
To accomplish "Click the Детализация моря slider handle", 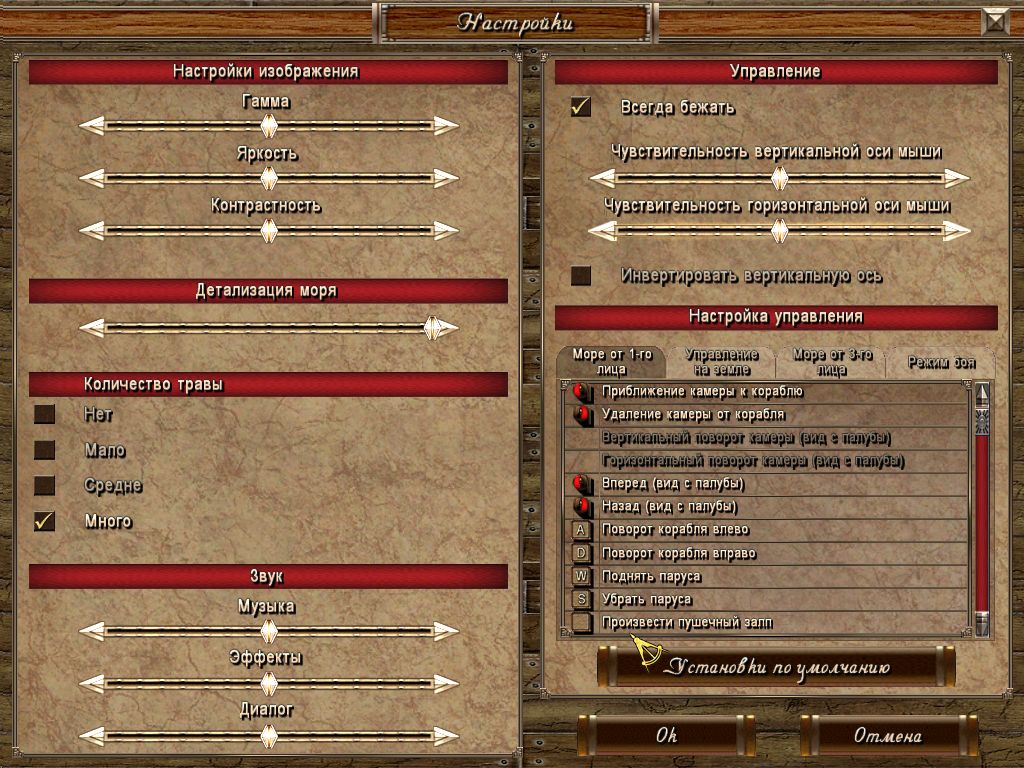I will click(x=432, y=328).
